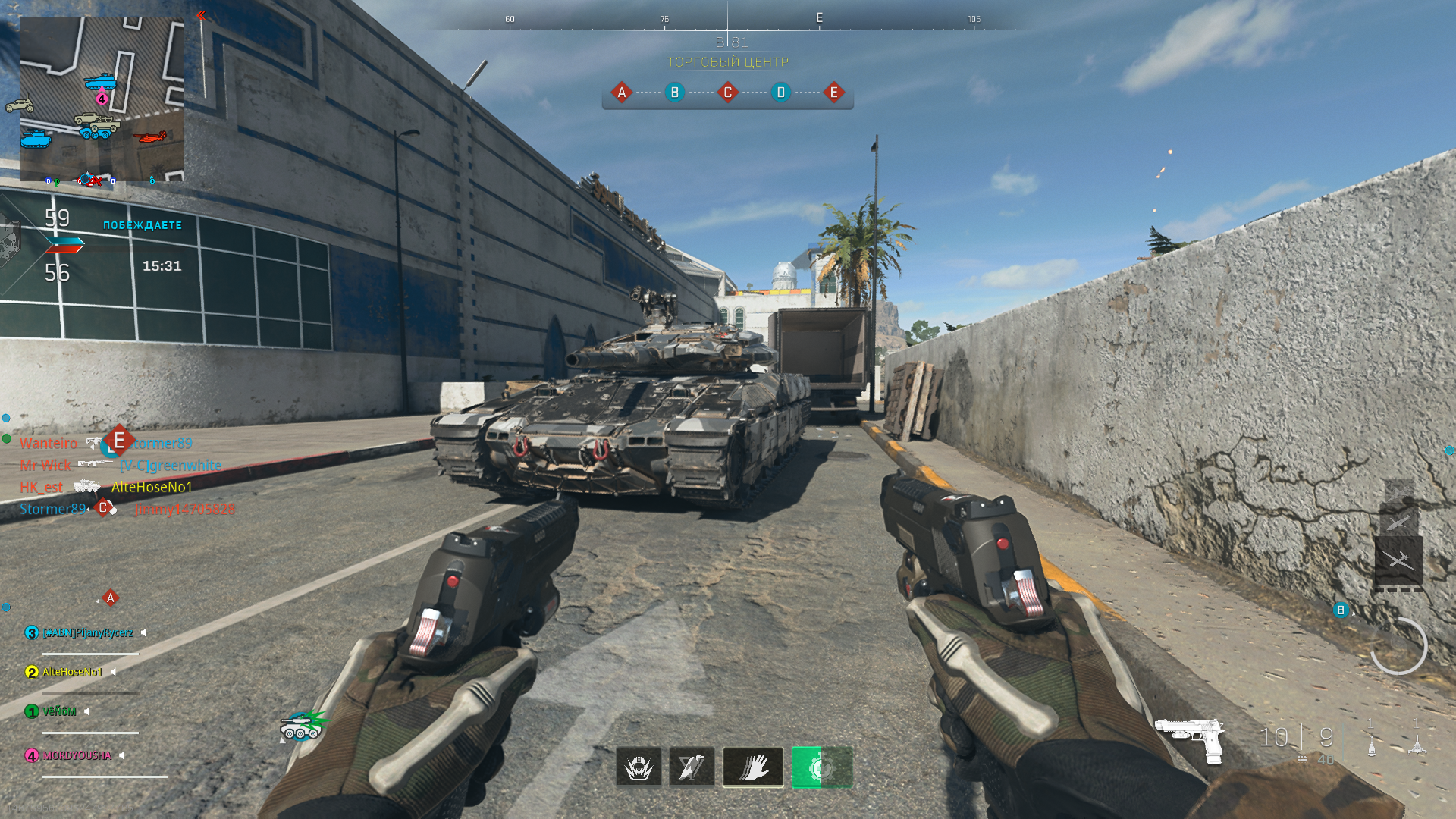Click the red arrows beside the minimap
This screenshot has height=819, width=1456.
click(x=201, y=15)
